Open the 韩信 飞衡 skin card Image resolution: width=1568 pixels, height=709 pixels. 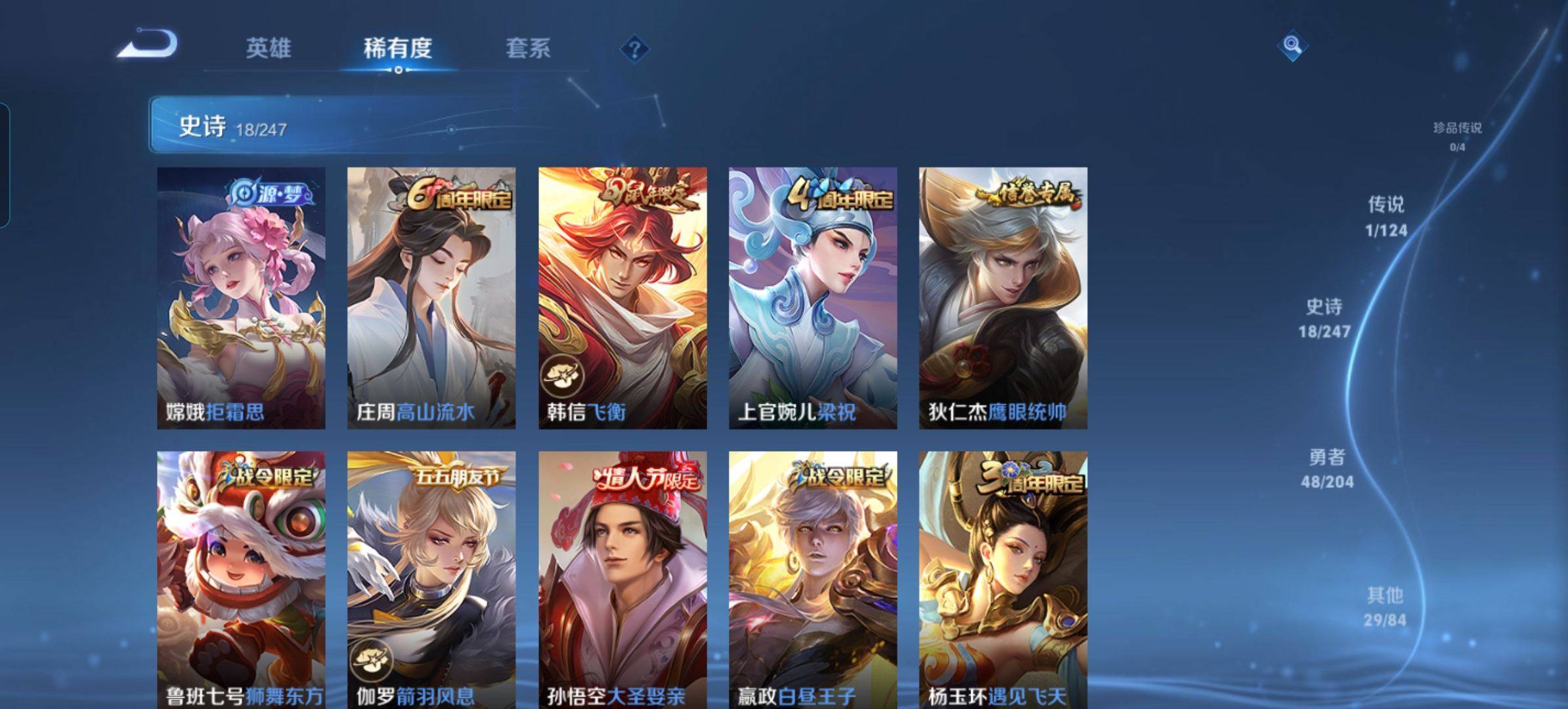[622, 298]
